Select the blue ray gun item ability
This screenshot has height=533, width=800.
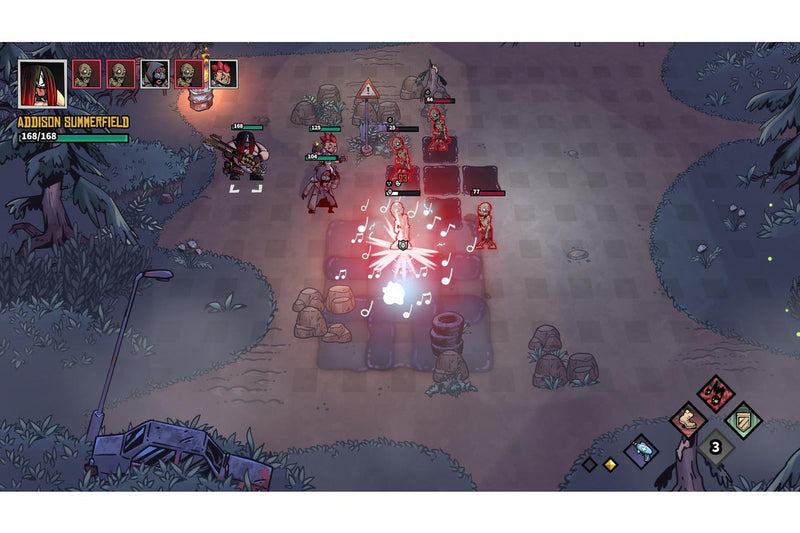pos(641,451)
